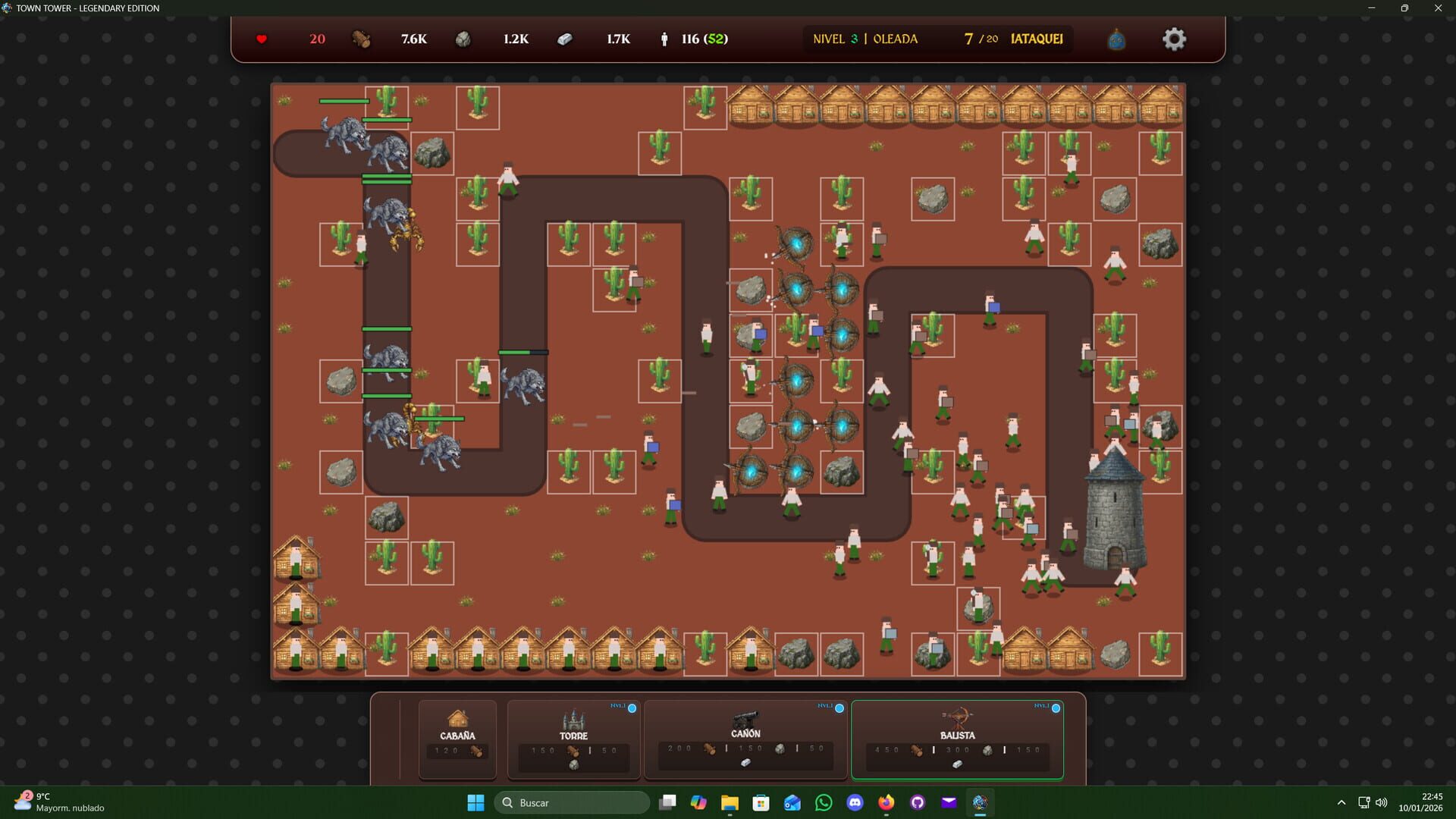The width and height of the screenshot is (1456, 819).
Task: Toggle the NVL.1 badge on the Balista card
Action: point(1055,707)
